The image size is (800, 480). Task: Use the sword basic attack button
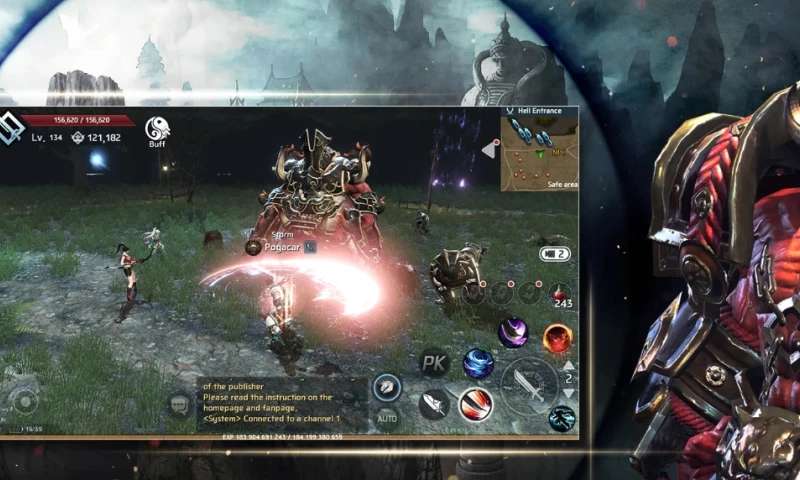pos(528,385)
